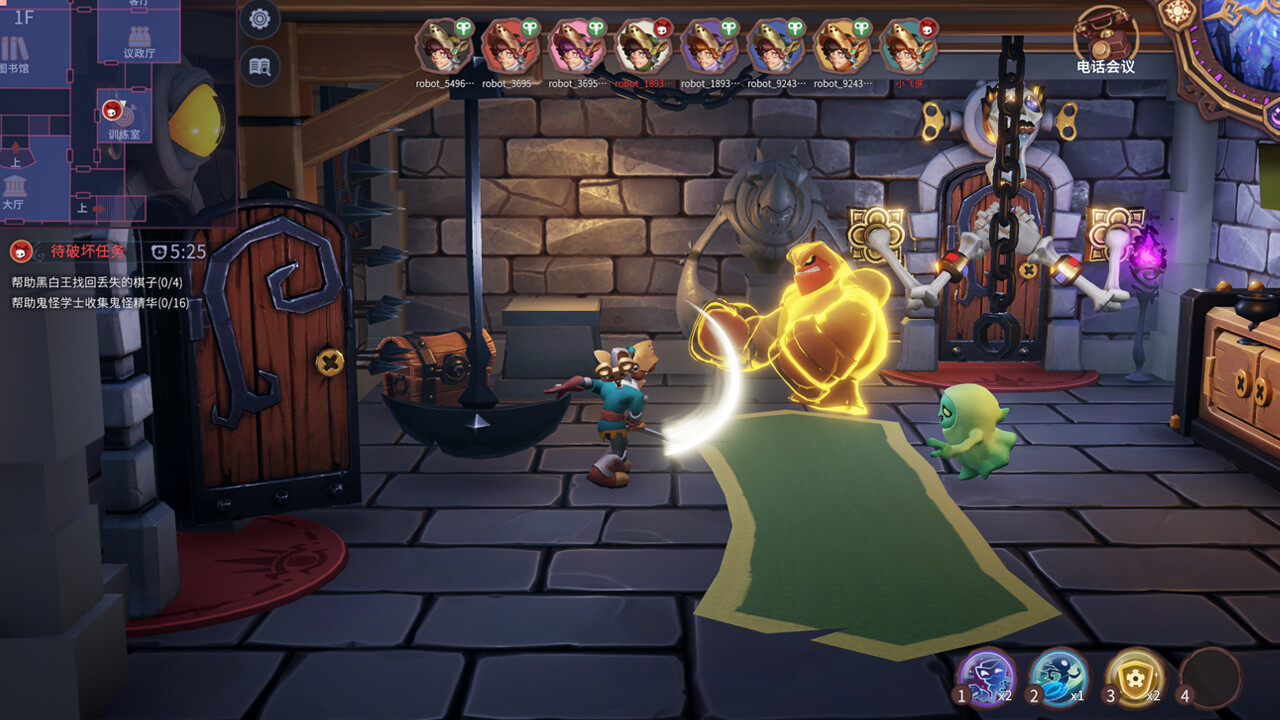Open the settings gear icon
The width and height of the screenshot is (1280, 720).
pos(259,16)
